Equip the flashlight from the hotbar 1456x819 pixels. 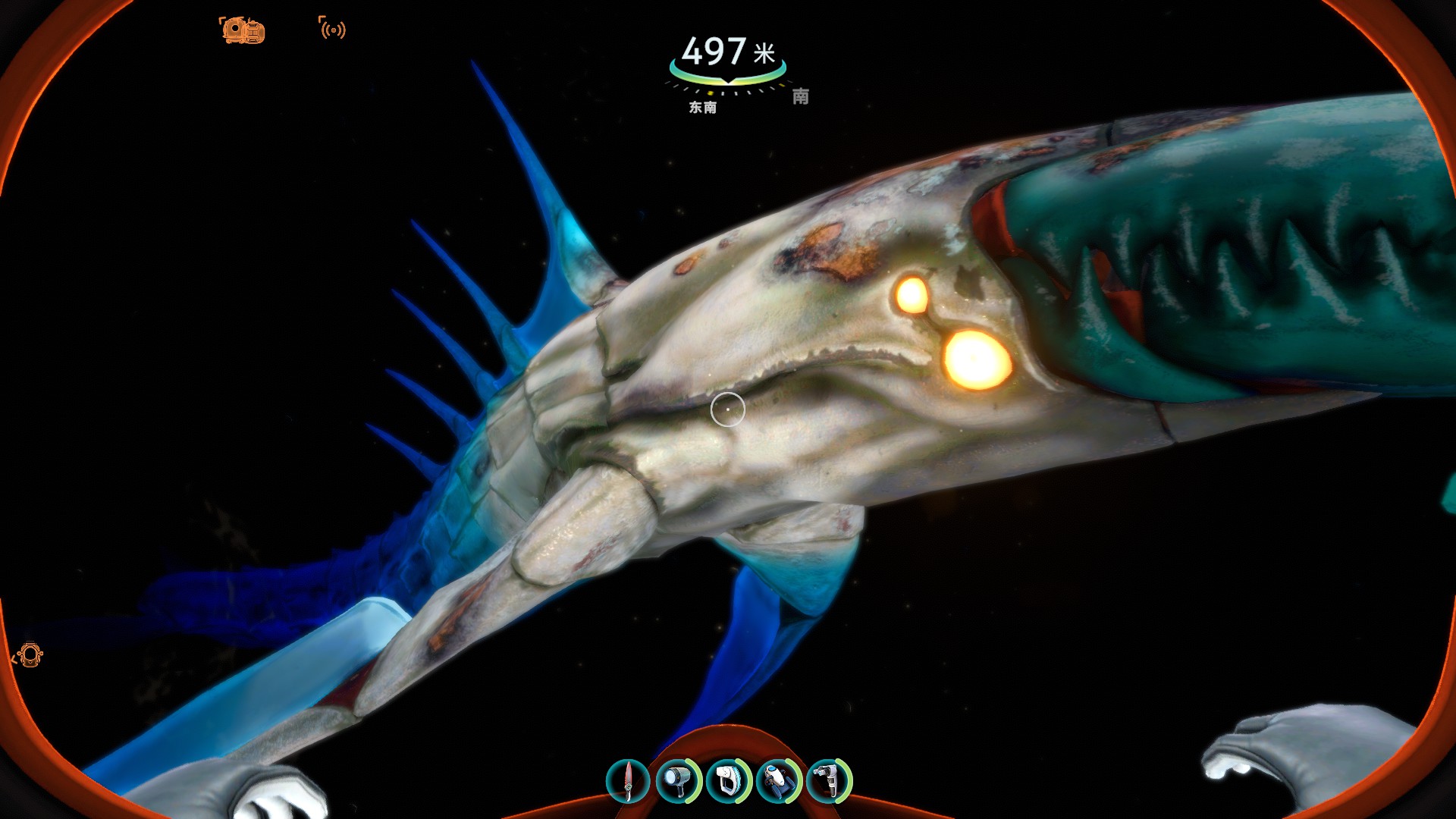[x=677, y=780]
